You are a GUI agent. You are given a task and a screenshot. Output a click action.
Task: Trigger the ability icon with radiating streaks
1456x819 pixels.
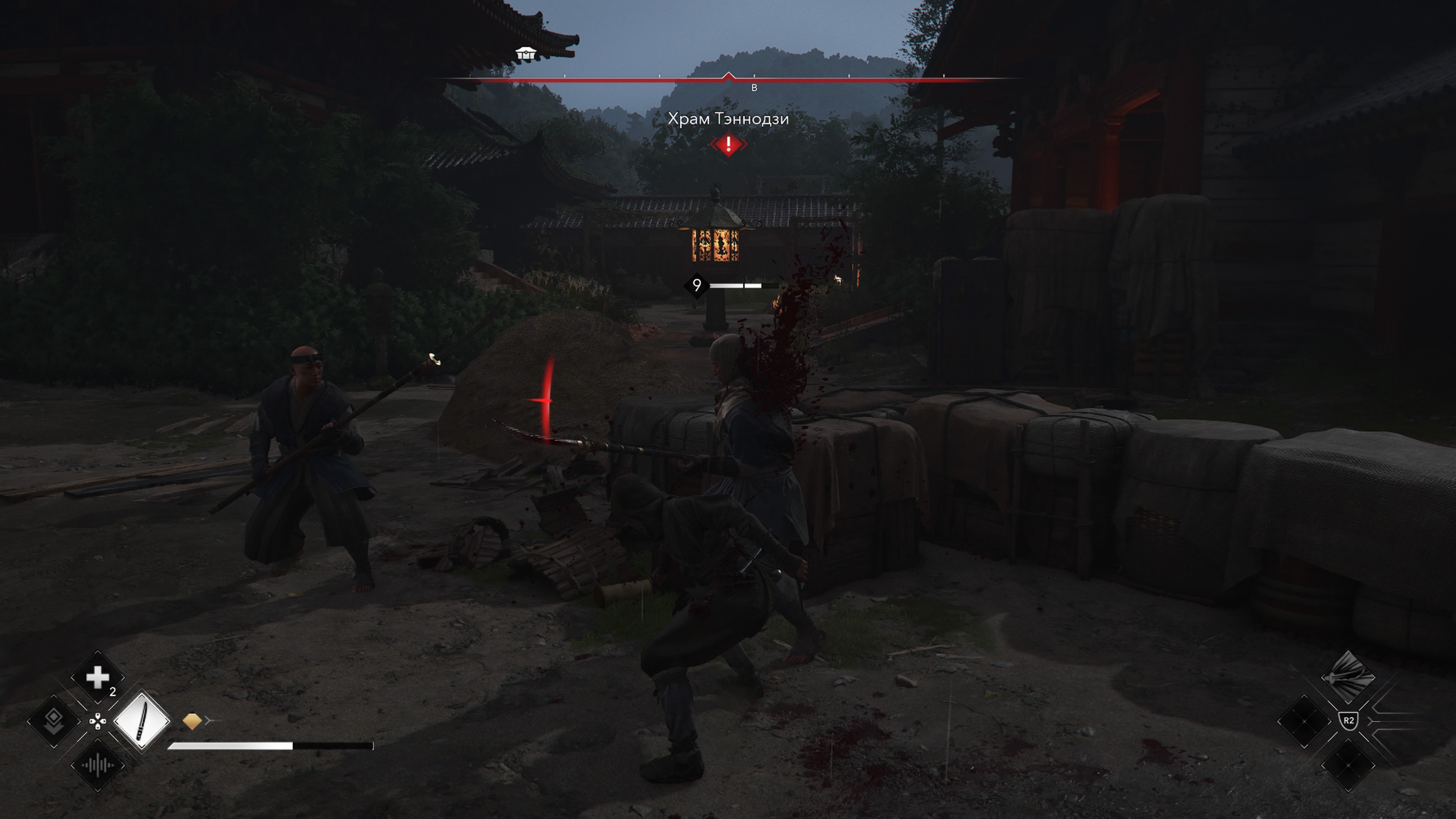tap(1348, 676)
